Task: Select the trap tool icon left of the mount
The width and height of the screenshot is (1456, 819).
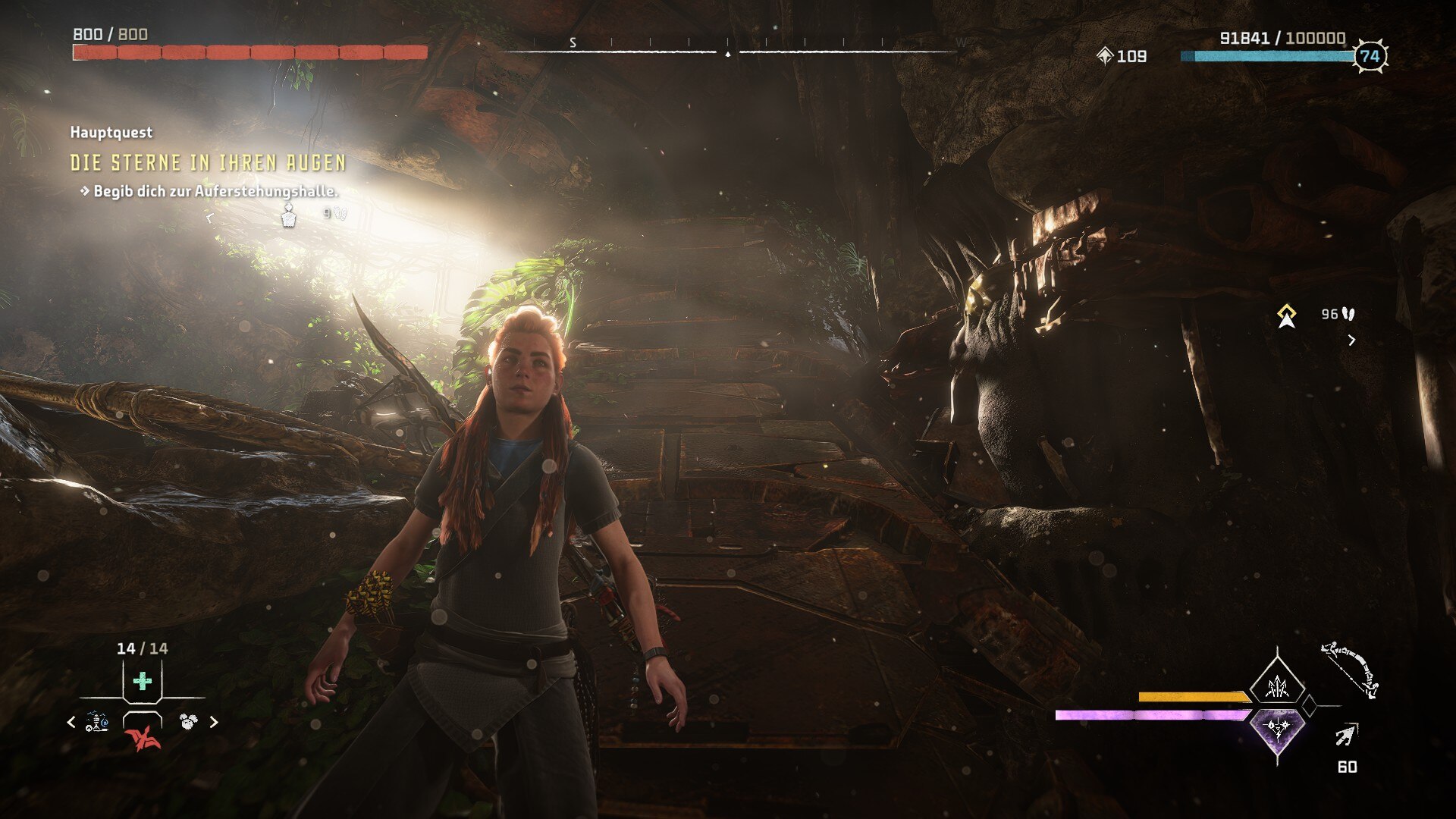Action: click(96, 722)
